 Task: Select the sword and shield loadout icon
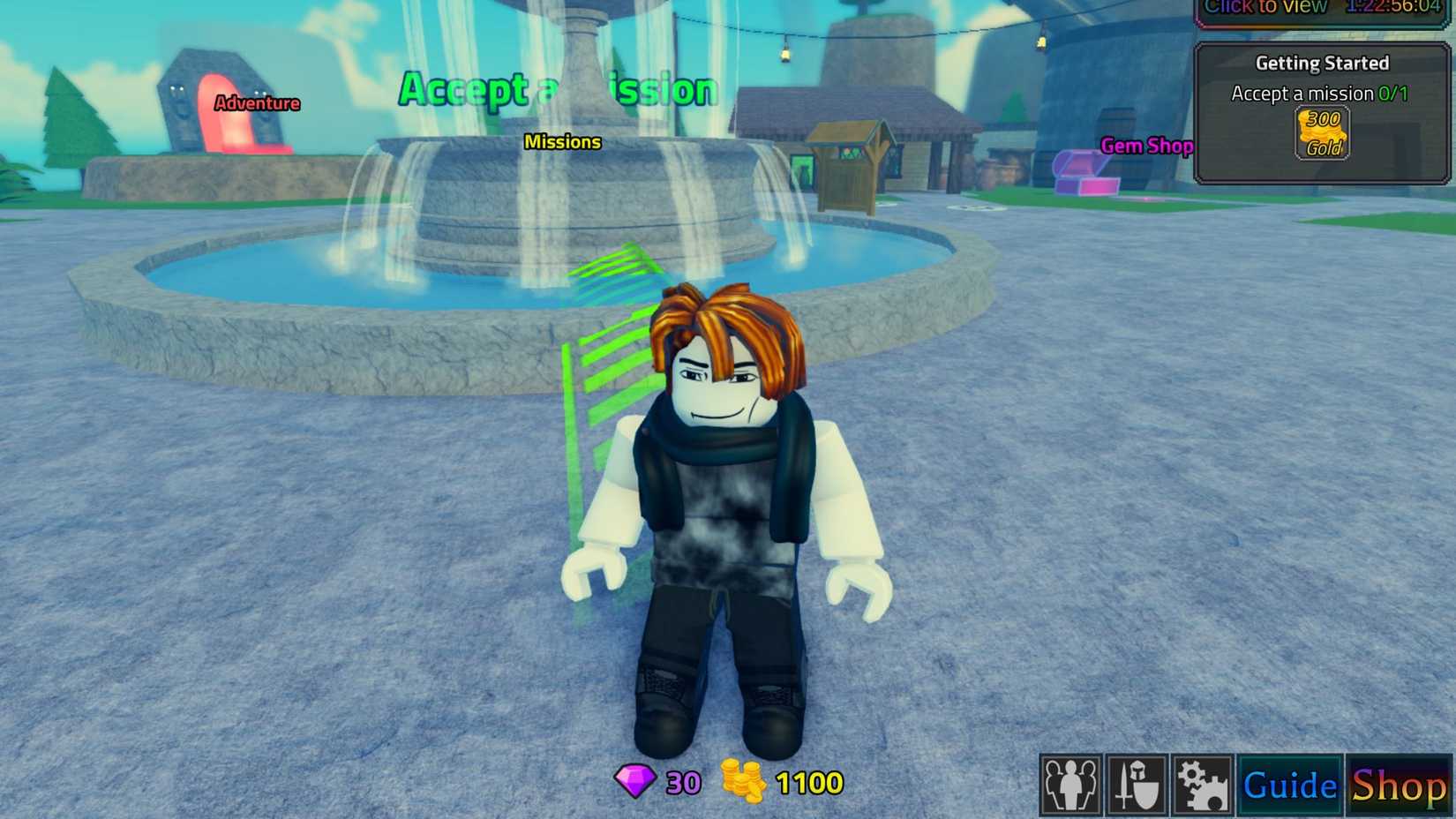[1137, 785]
